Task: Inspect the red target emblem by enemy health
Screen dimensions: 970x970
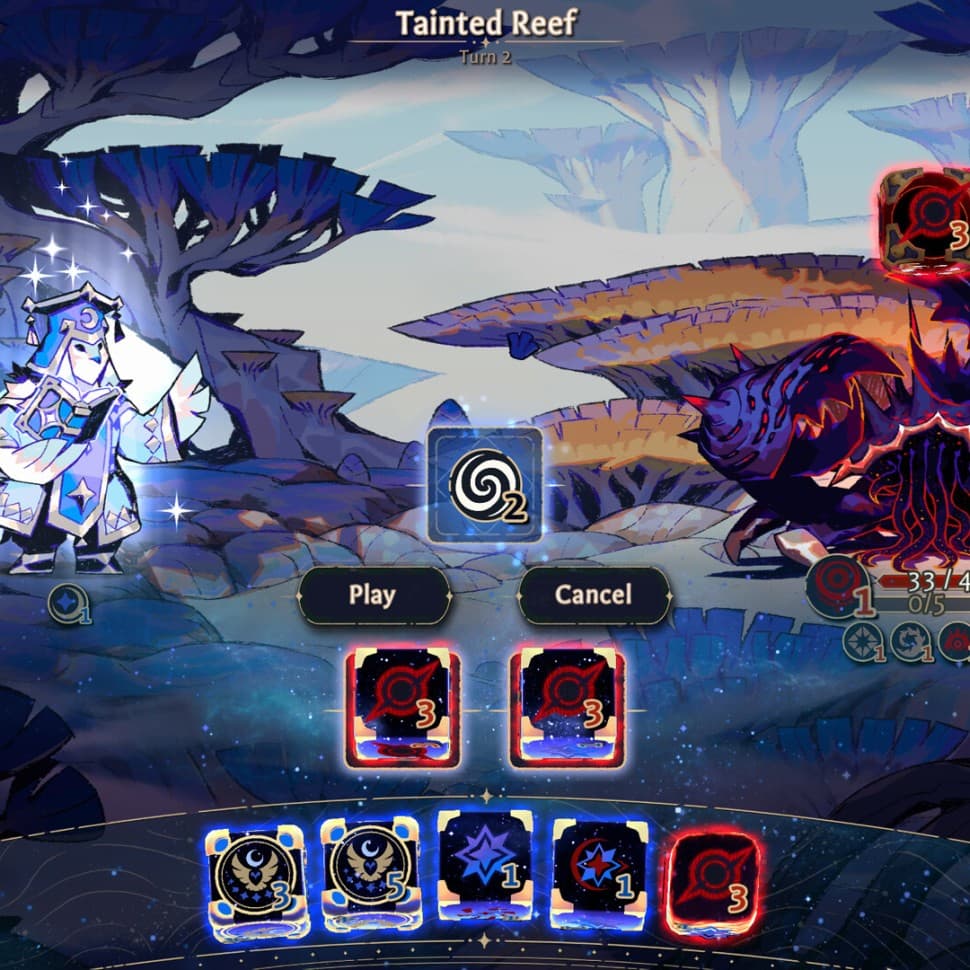Action: click(834, 587)
